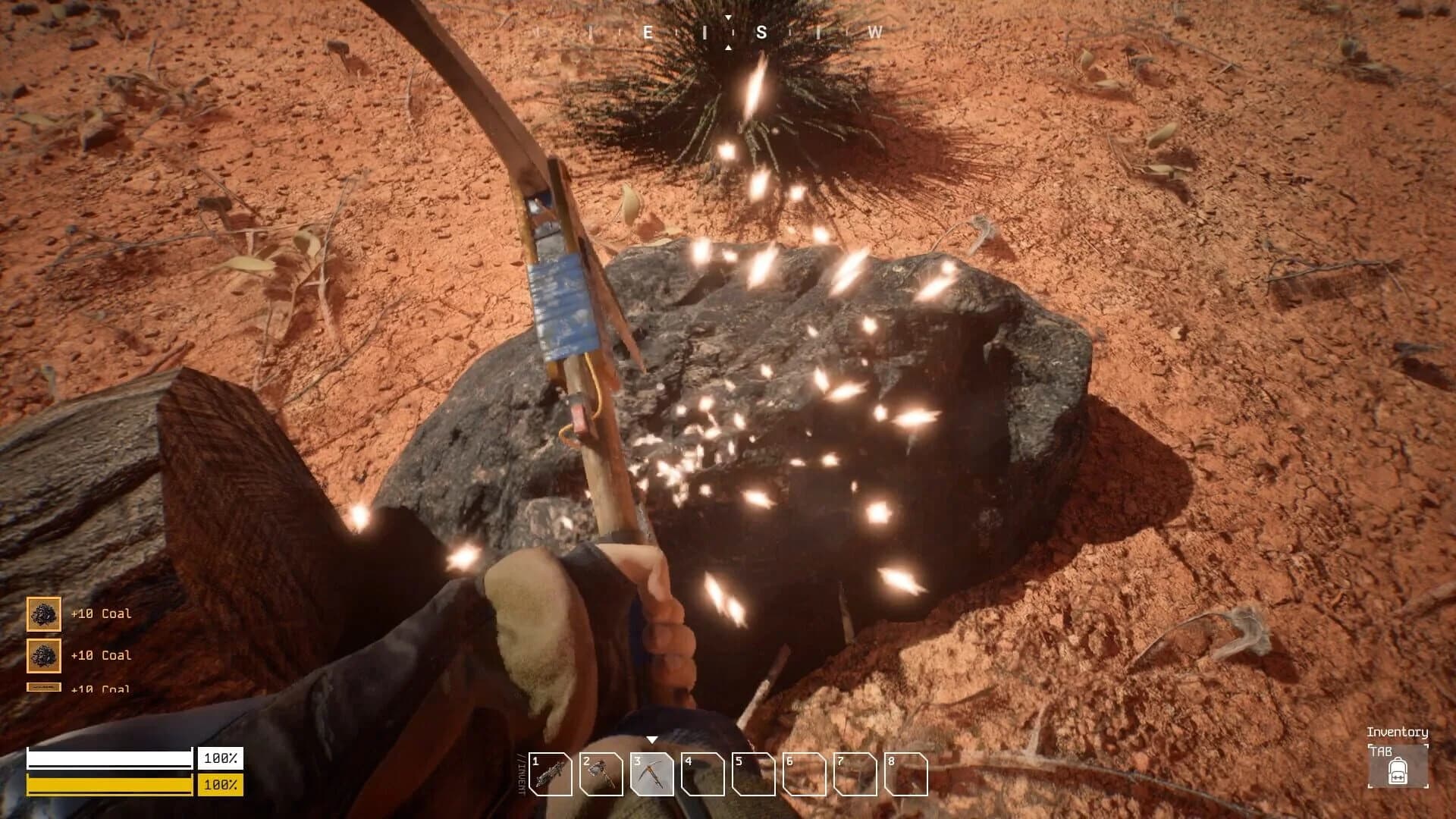This screenshot has height=819, width=1456.
Task: Click the first +10 Coal notification text
Action: [x=100, y=616]
